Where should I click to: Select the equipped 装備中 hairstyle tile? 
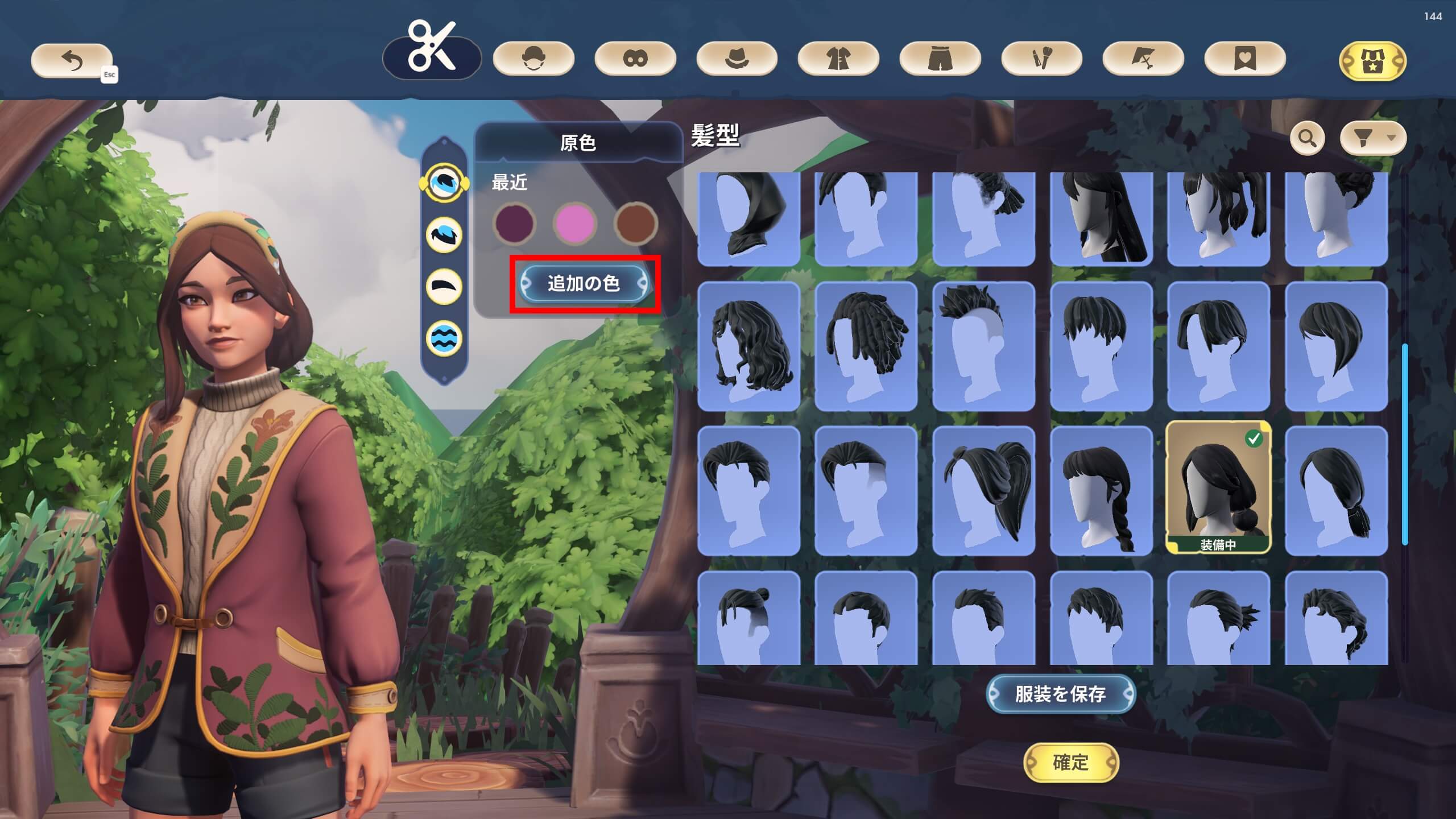click(x=1218, y=488)
